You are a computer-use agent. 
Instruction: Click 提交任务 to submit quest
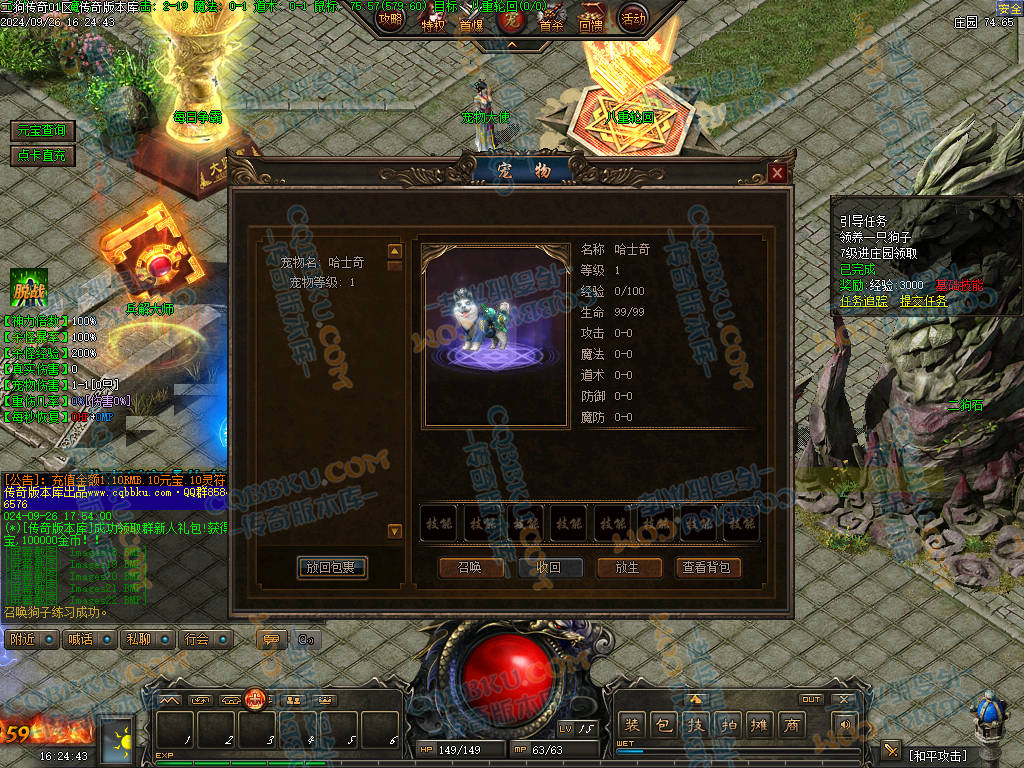pos(924,300)
